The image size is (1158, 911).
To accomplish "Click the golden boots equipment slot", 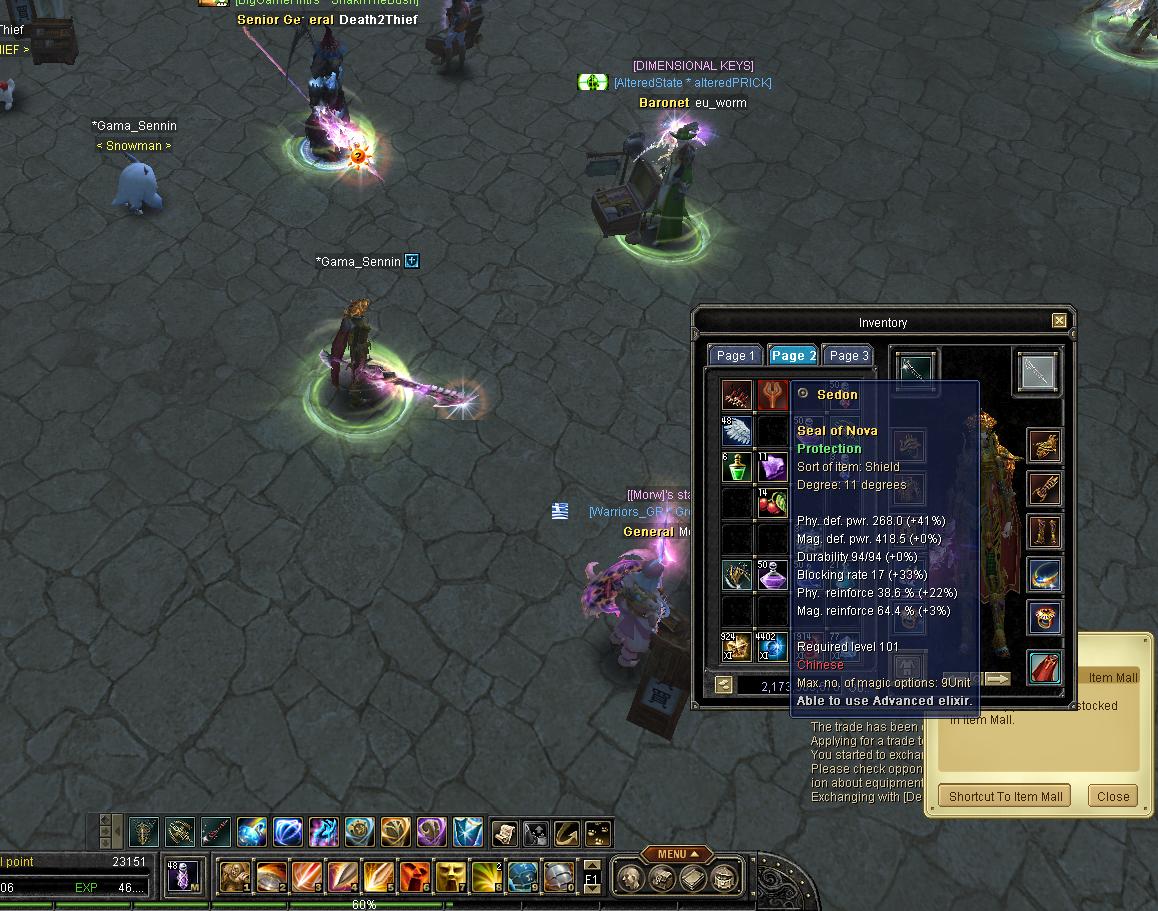I will tap(1044, 531).
